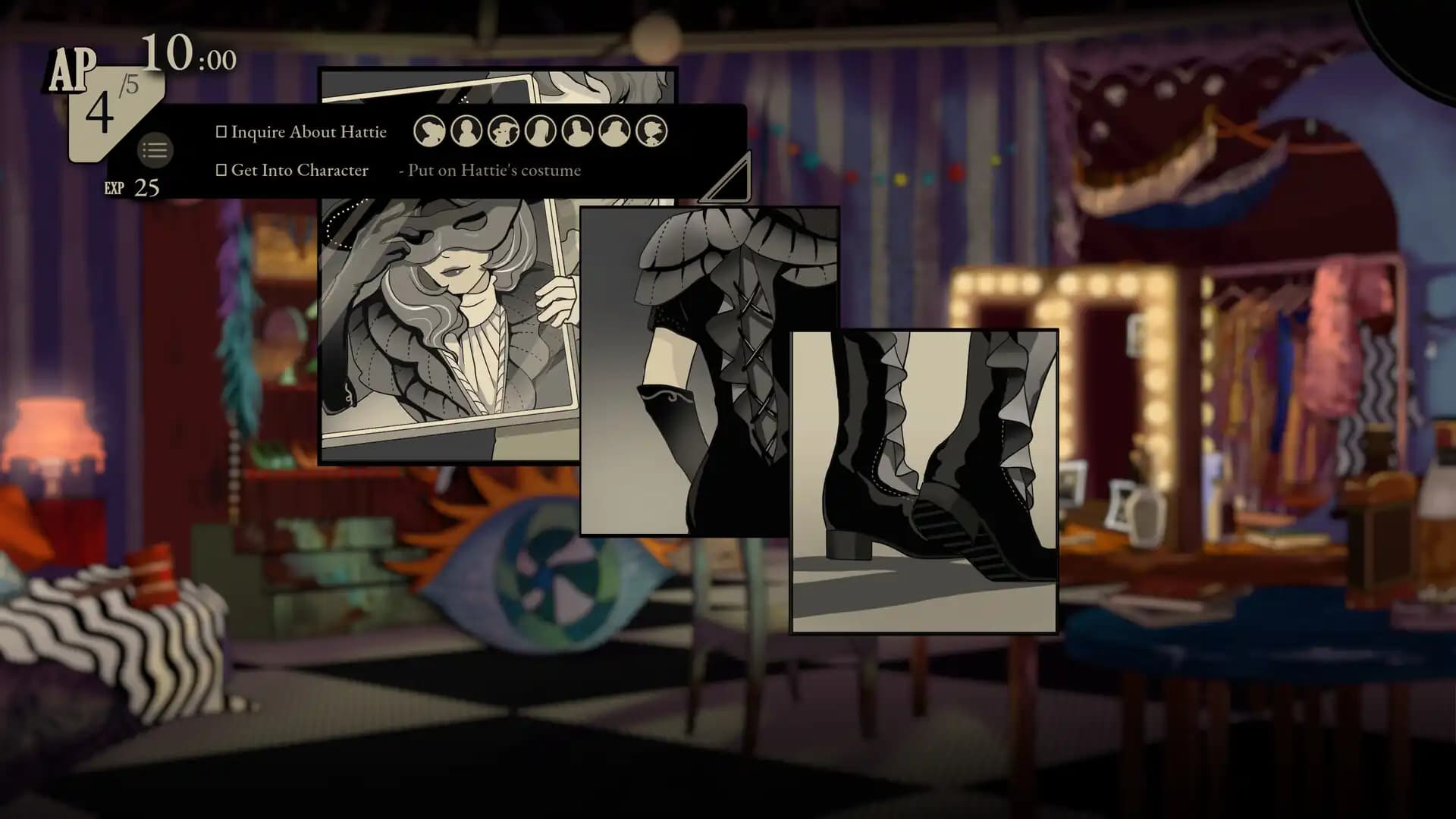Toggle the objective list open via menu icon
Viewport: 1456px width, 819px height.
coord(155,150)
